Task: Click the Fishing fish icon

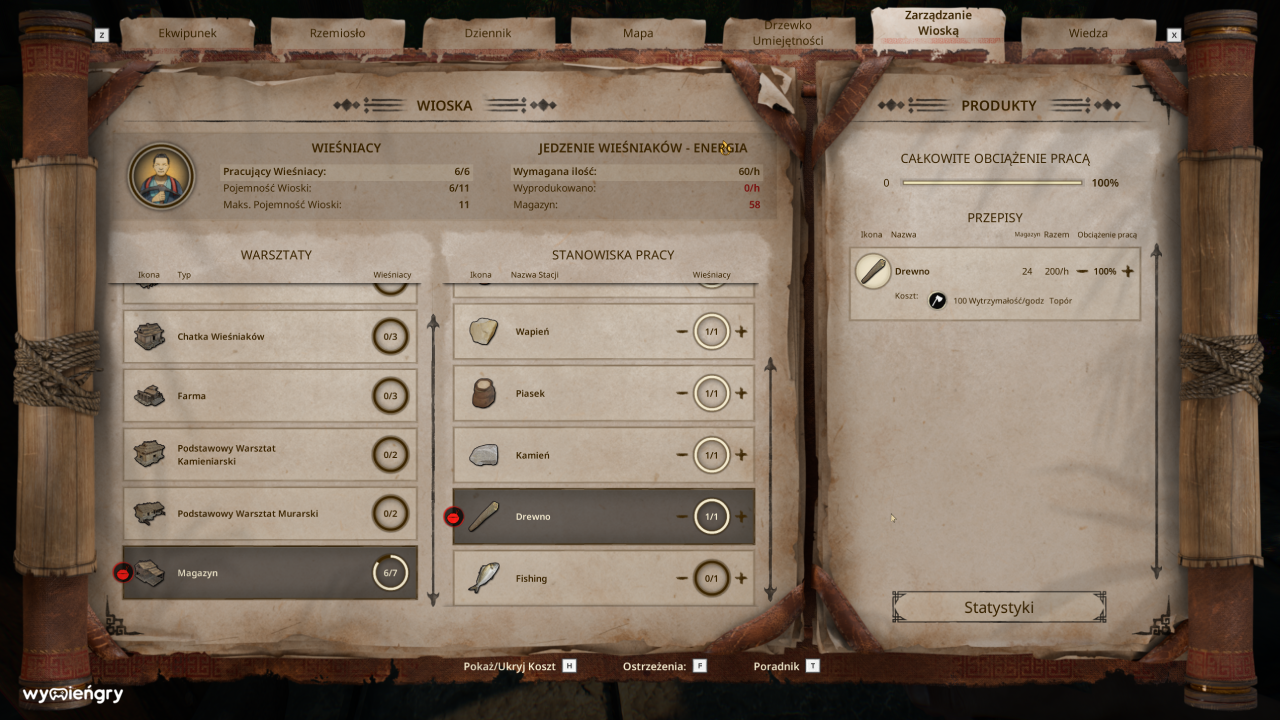Action: click(x=485, y=578)
